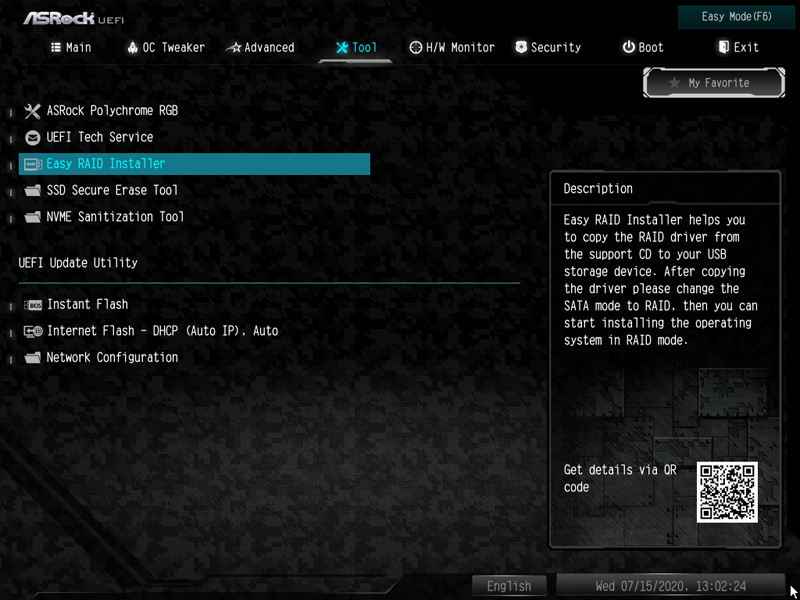Switch to the Security tab

coord(547,47)
